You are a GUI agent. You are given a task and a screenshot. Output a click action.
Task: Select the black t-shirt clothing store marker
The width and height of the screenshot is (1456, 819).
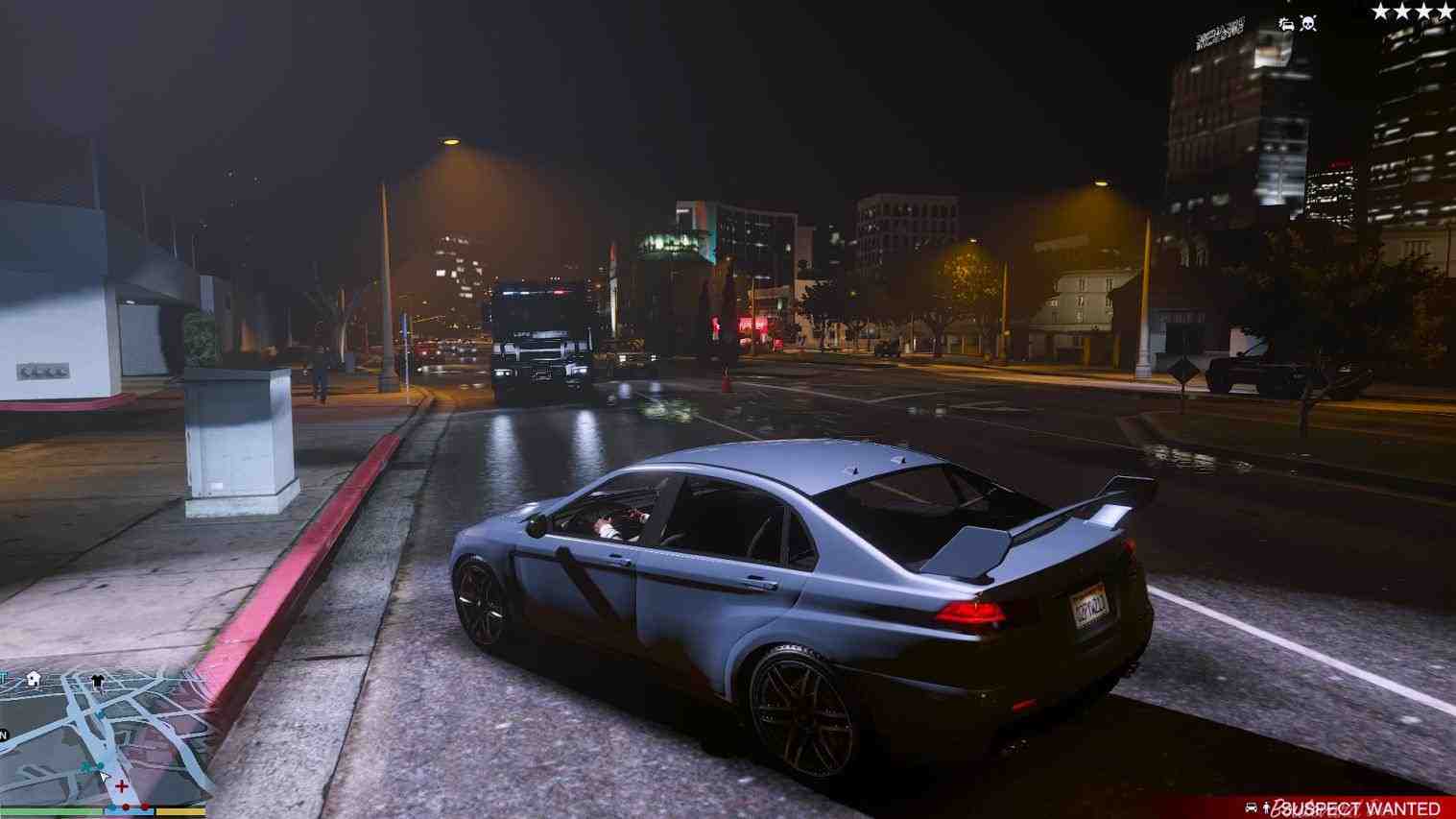98,681
